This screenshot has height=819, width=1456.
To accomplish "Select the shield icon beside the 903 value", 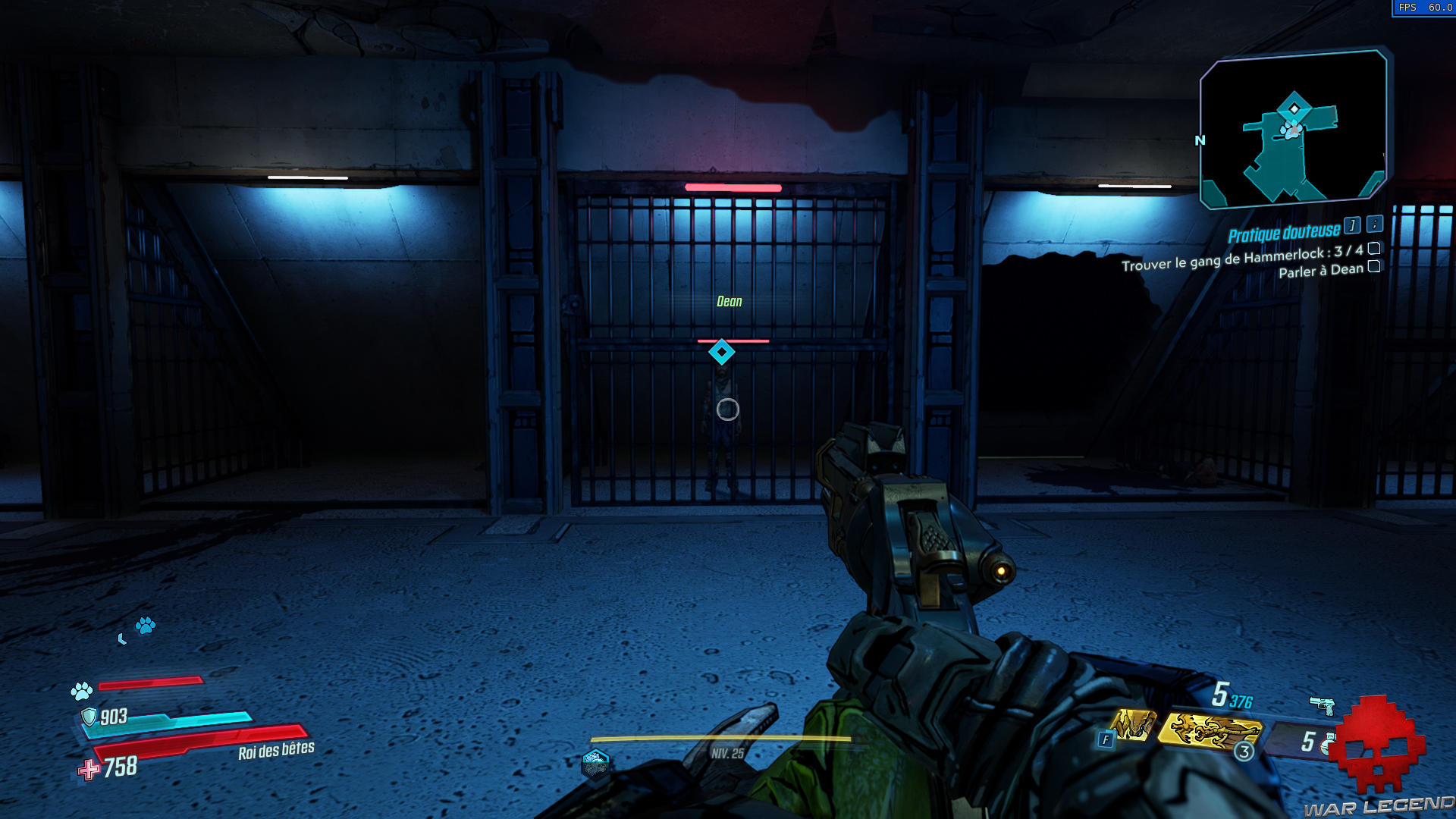I will point(89,715).
